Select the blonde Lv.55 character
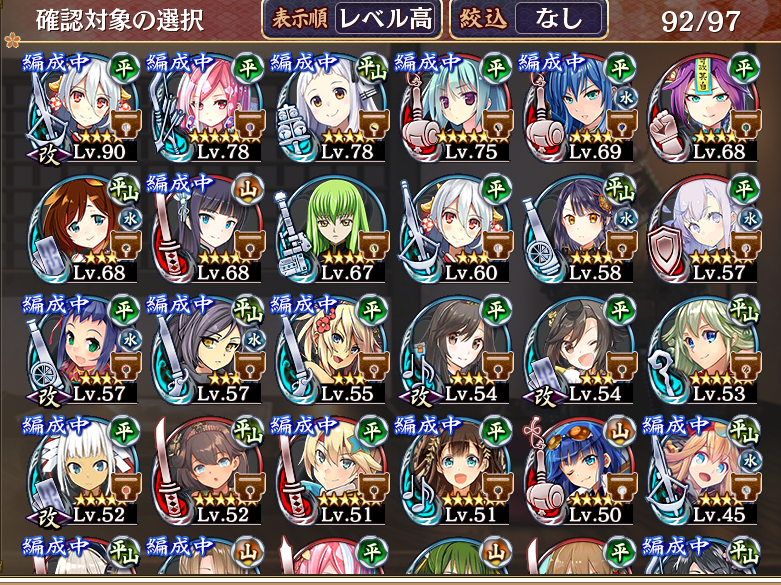The image size is (781, 585). 335,350
